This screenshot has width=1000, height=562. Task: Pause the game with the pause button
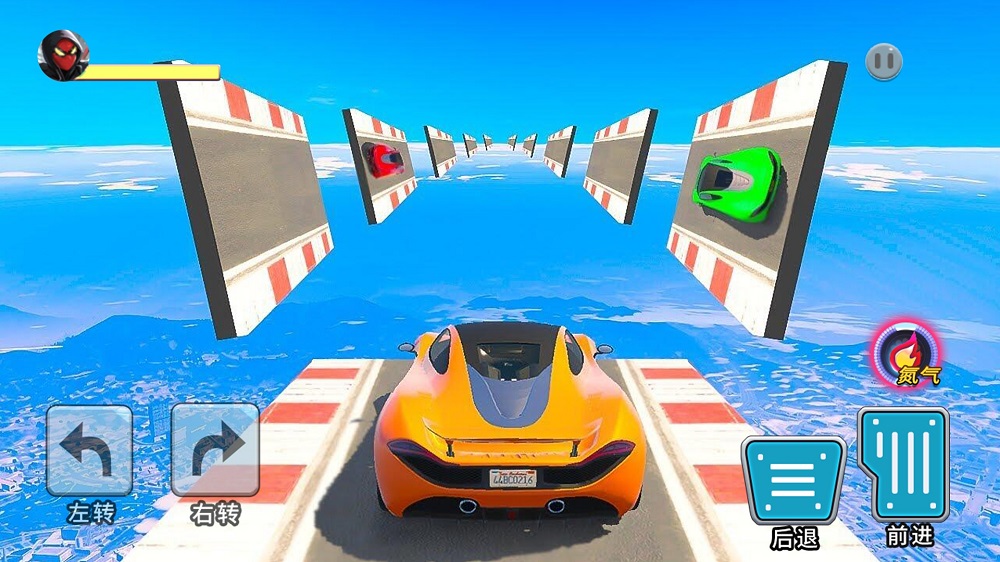[x=884, y=62]
